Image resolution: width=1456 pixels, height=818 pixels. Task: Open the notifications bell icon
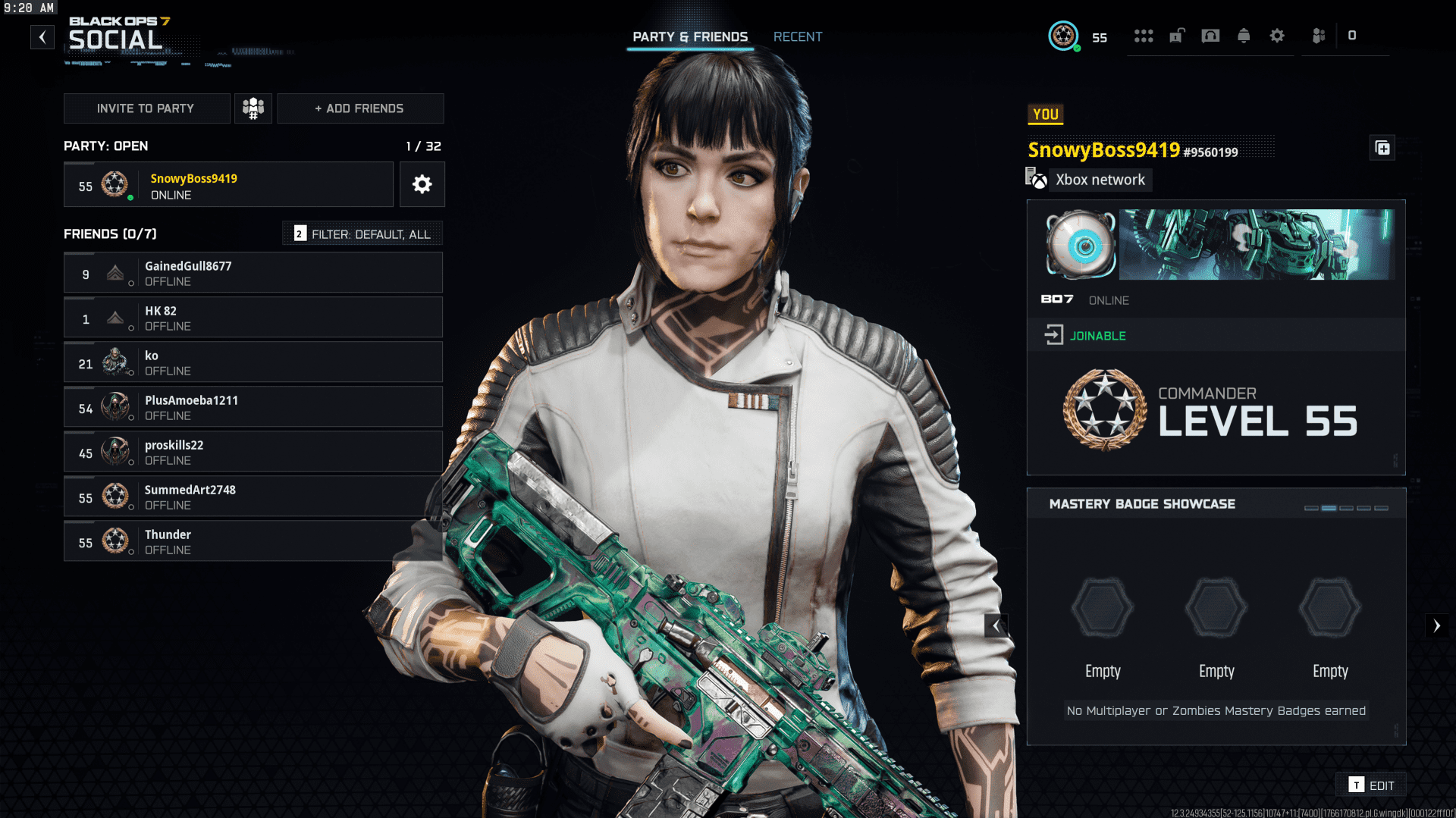click(x=1244, y=36)
